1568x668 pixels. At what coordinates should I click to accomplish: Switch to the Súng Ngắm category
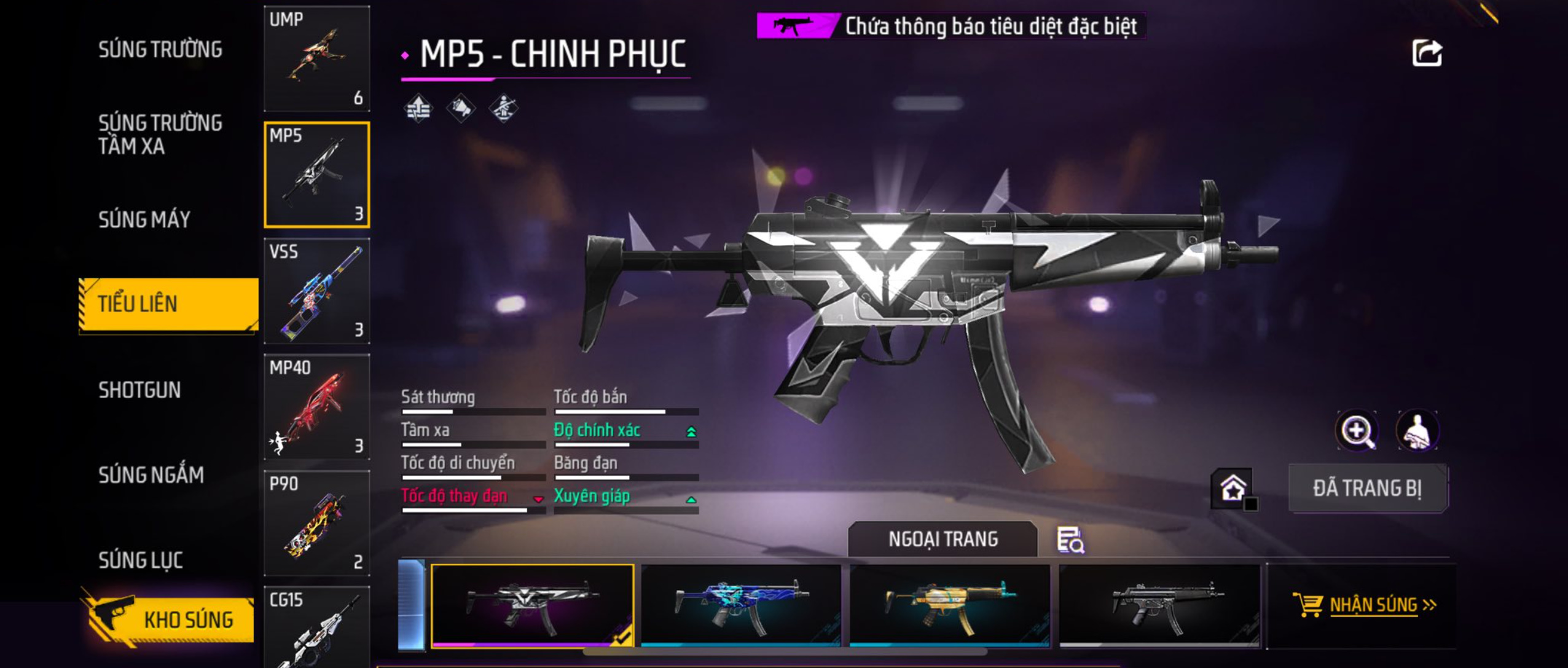(x=151, y=474)
